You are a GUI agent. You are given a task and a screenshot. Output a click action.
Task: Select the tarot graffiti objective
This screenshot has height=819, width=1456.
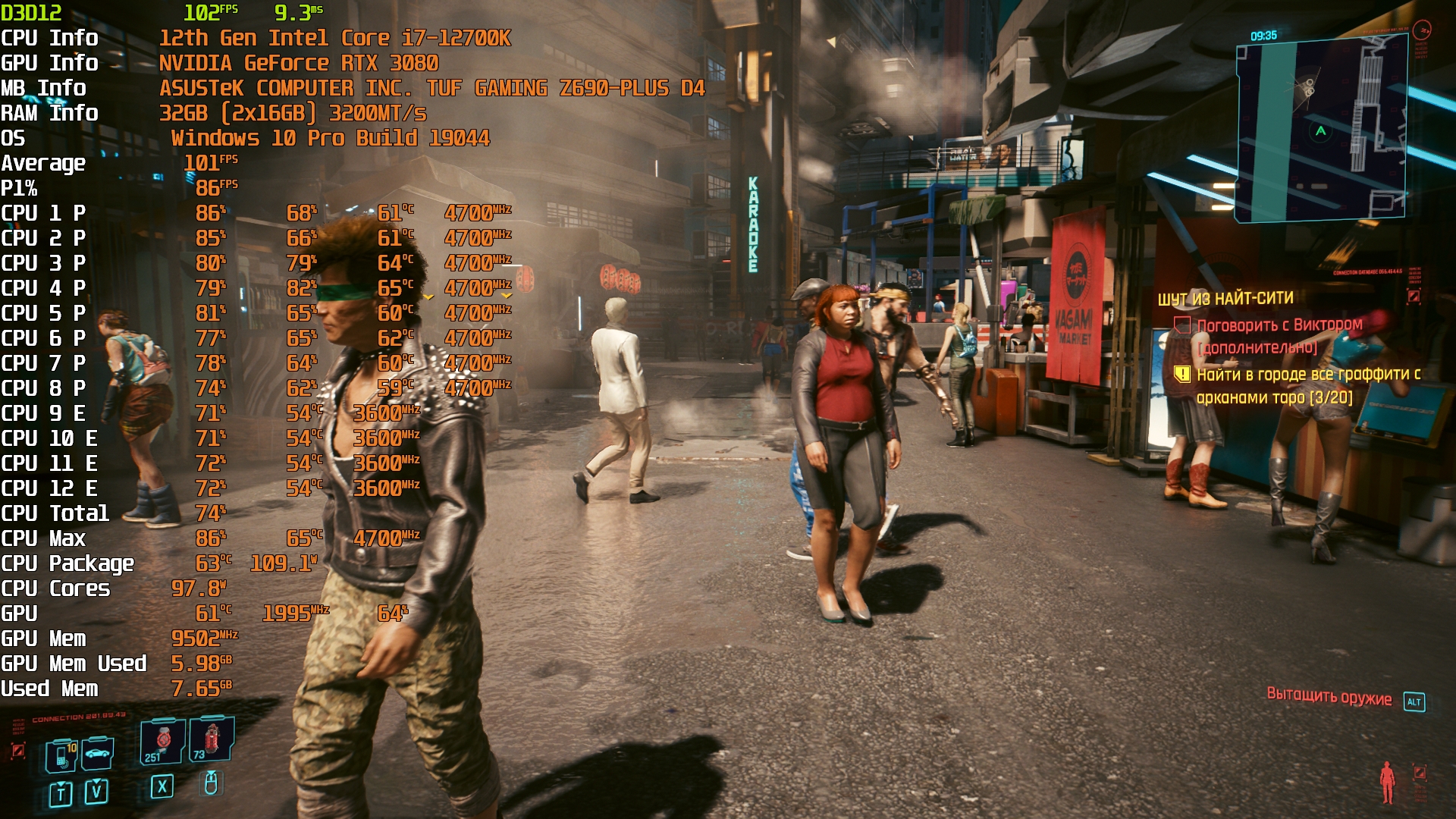1307,385
